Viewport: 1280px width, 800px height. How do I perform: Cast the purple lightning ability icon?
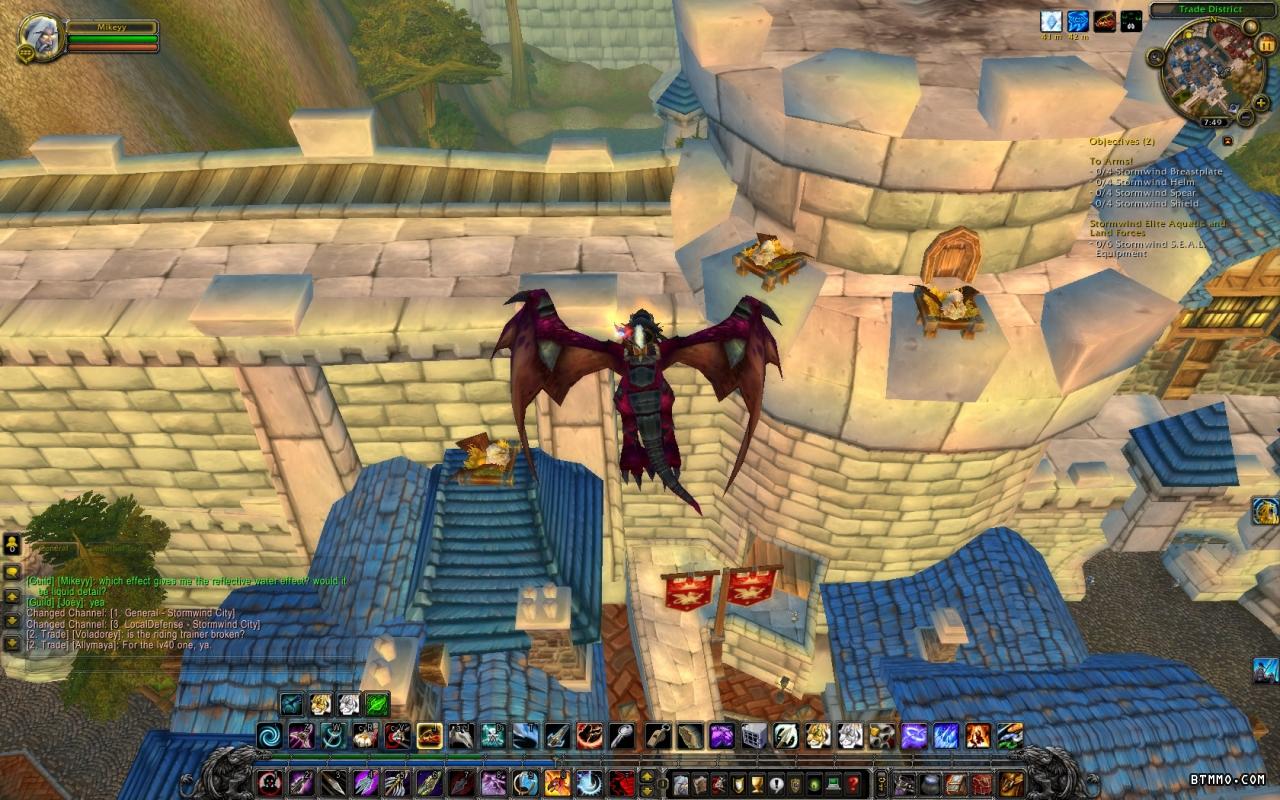pyautogui.click(x=914, y=737)
